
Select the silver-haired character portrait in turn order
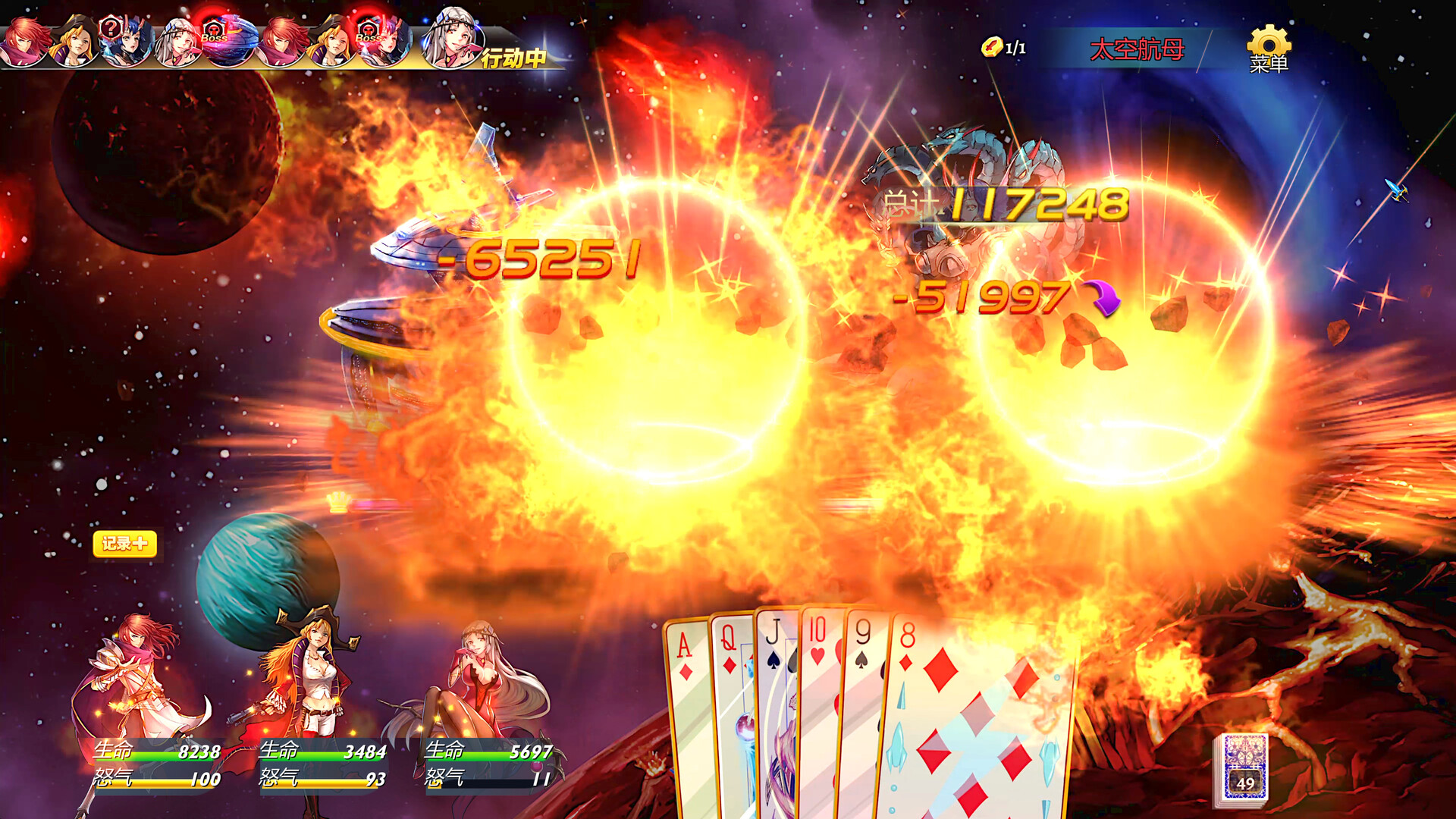[177, 42]
